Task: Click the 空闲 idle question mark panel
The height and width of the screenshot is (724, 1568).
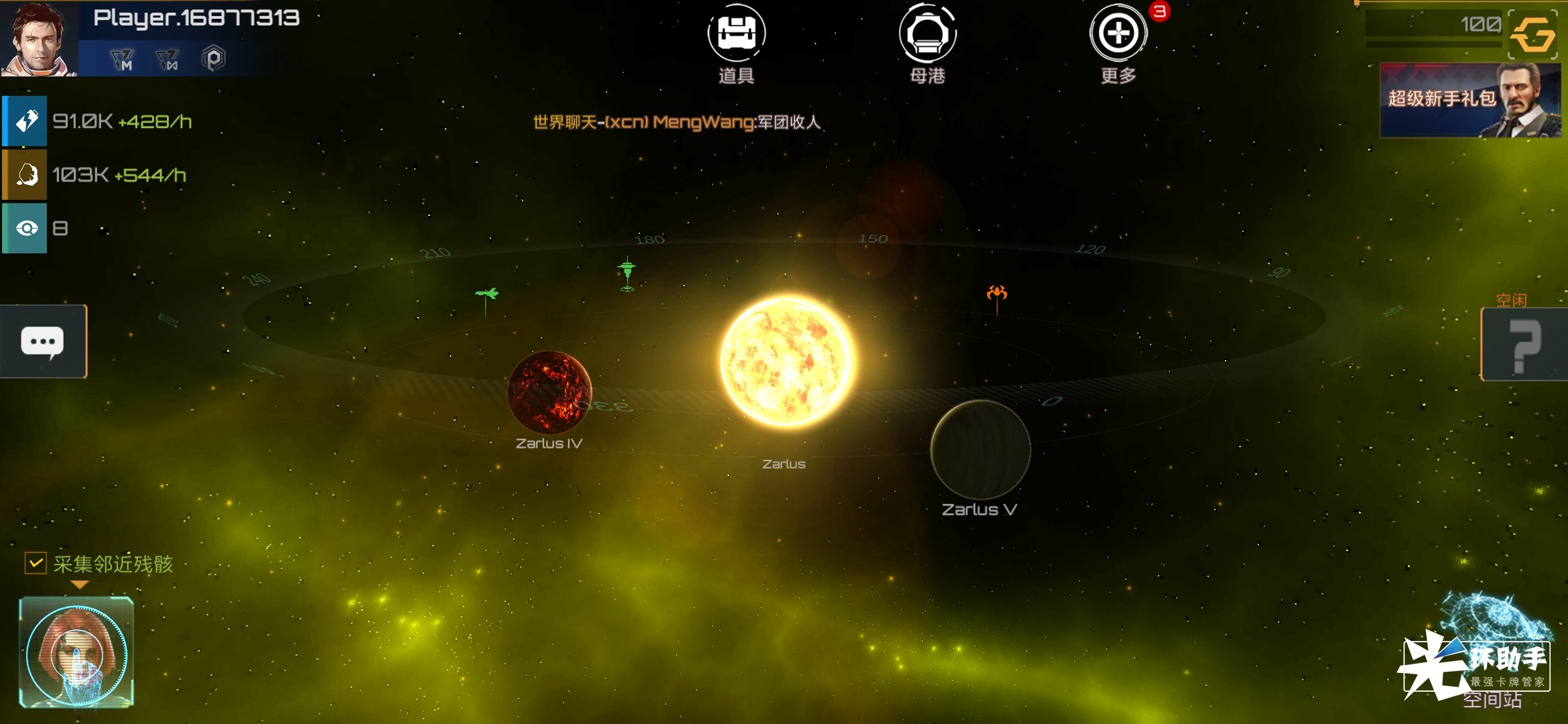Action: pyautogui.click(x=1524, y=345)
